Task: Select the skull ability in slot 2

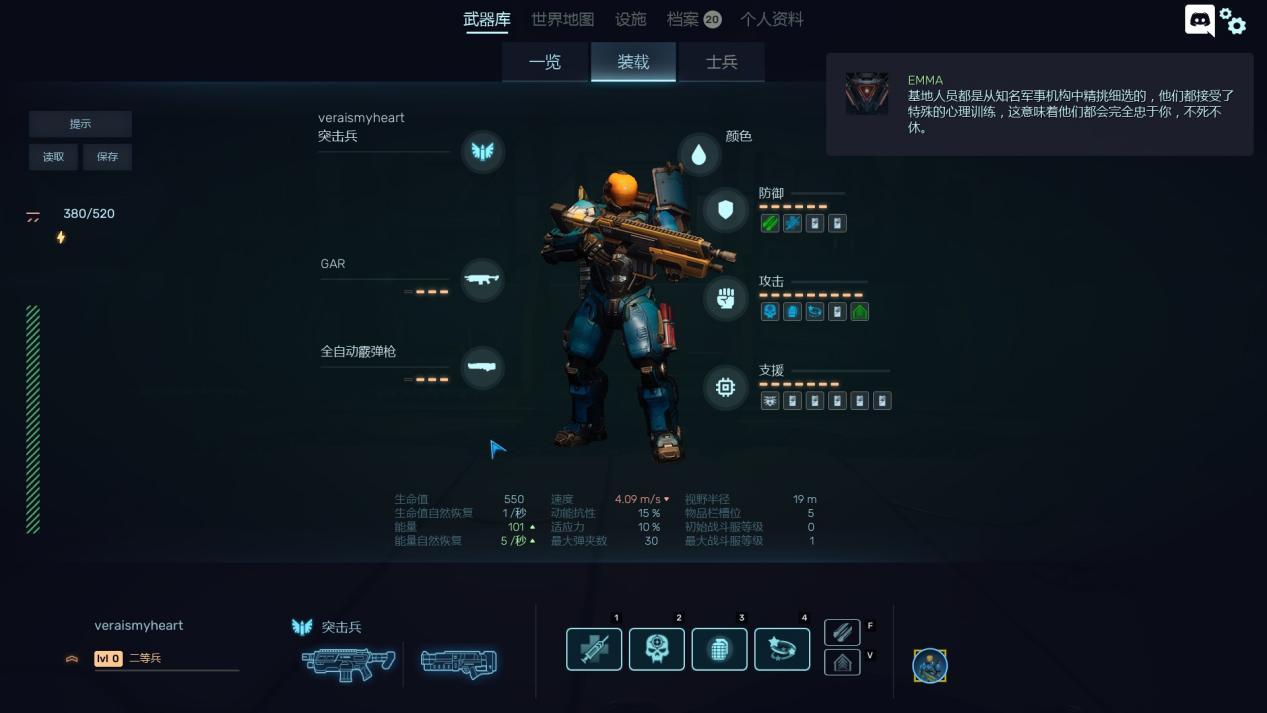Action: pos(657,649)
